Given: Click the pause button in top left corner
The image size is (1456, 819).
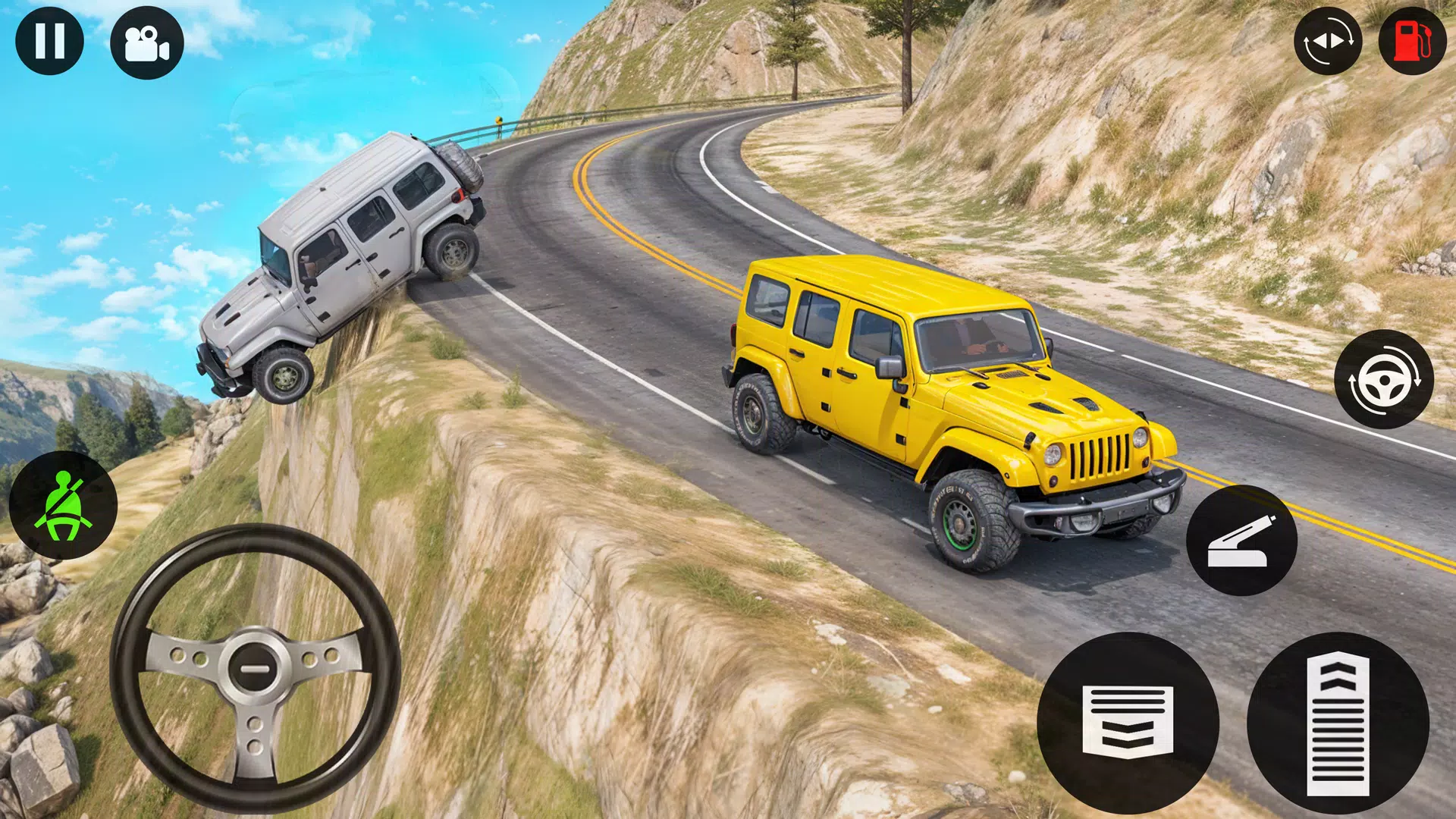Looking at the screenshot, I should (49, 42).
